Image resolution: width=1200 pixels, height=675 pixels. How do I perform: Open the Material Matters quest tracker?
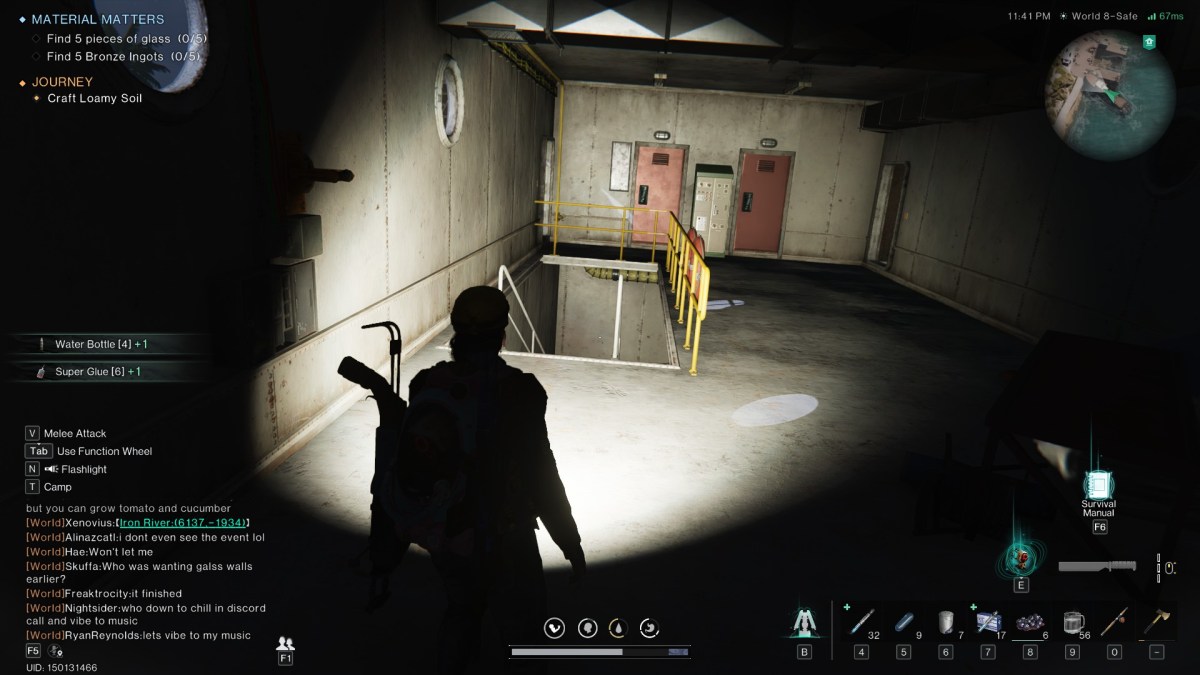(97, 19)
